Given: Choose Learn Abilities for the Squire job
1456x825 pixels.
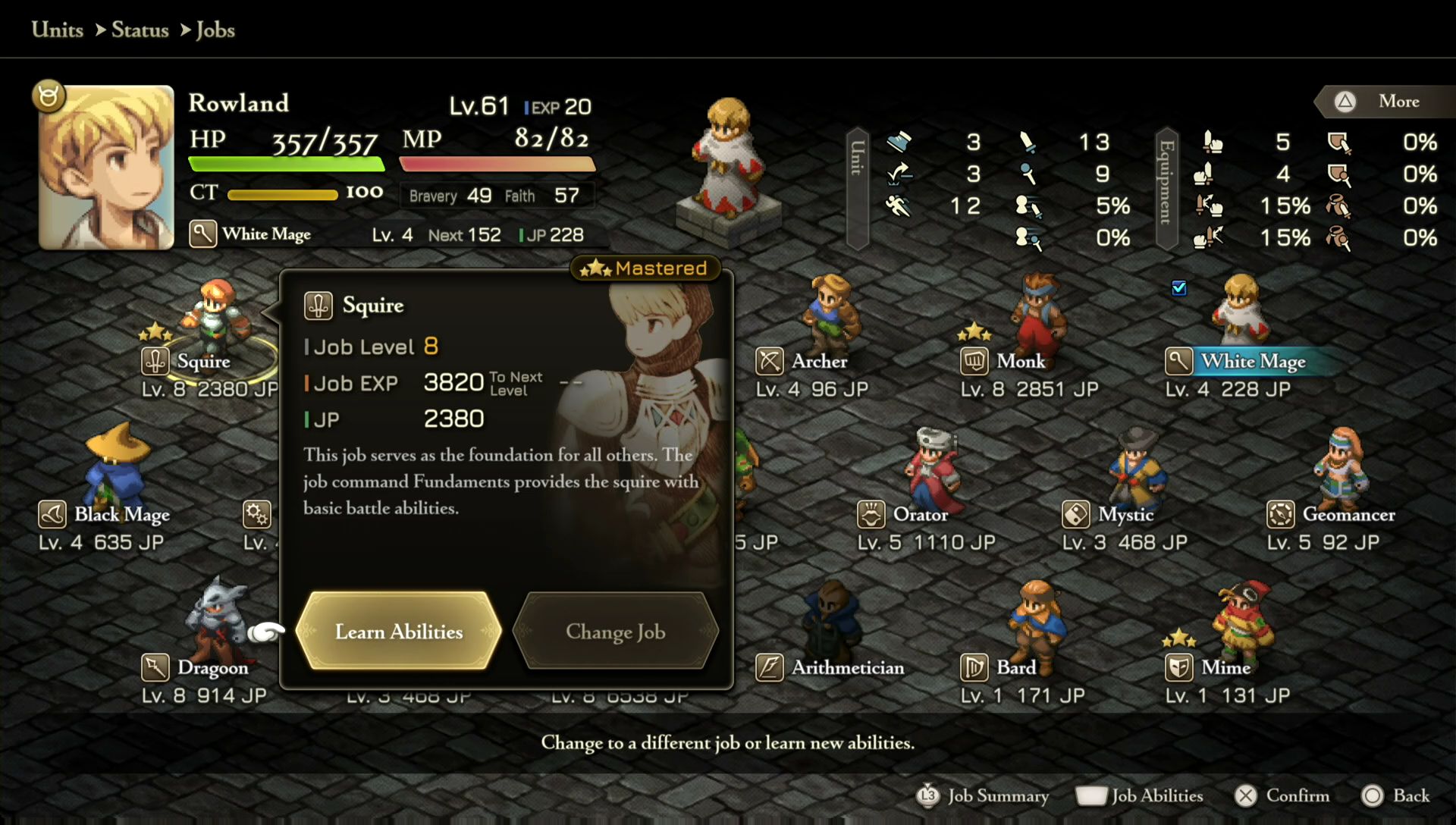Looking at the screenshot, I should pos(399,631).
